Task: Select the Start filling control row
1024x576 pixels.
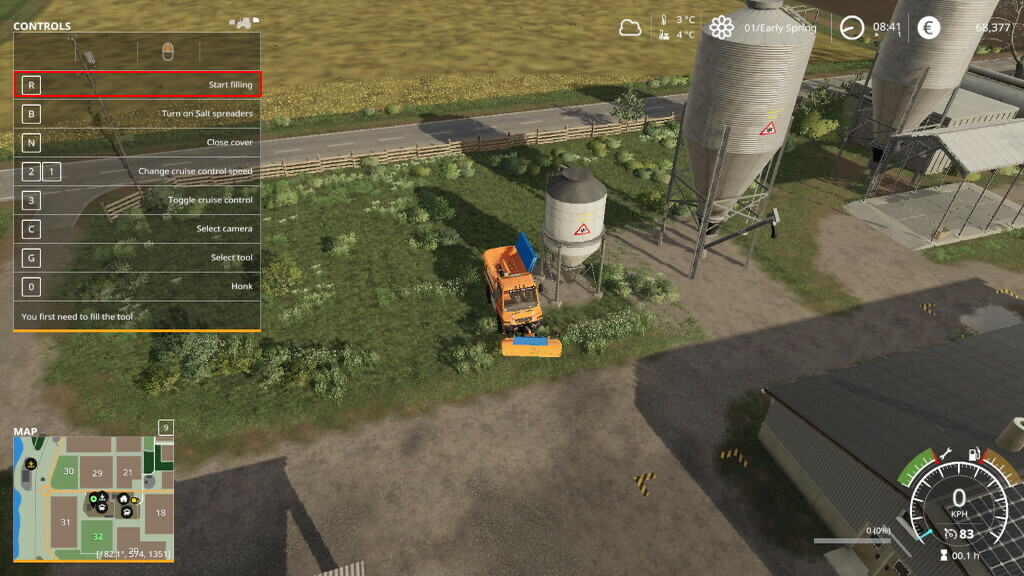Action: pos(137,85)
